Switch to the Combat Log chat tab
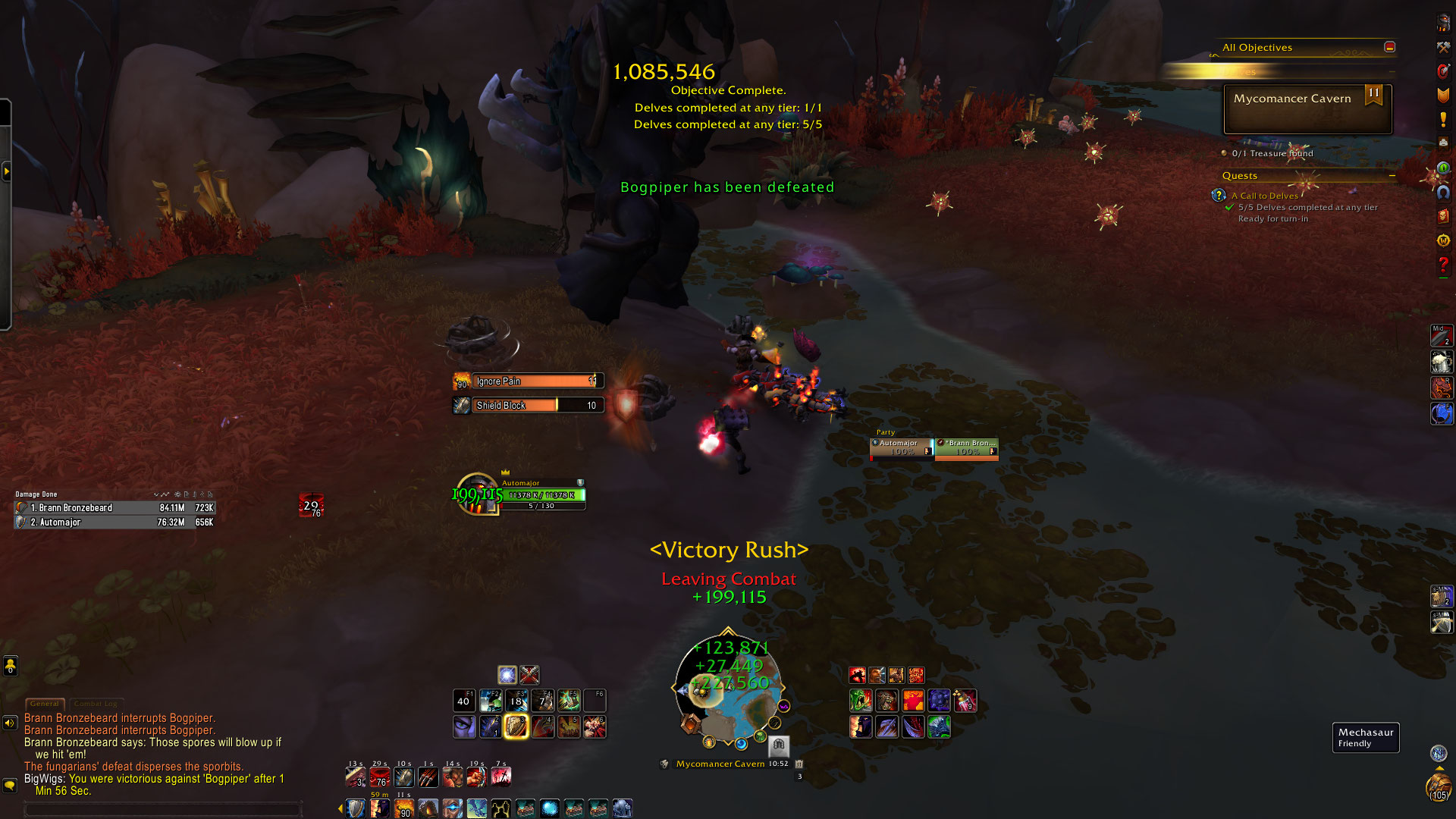 [96, 704]
